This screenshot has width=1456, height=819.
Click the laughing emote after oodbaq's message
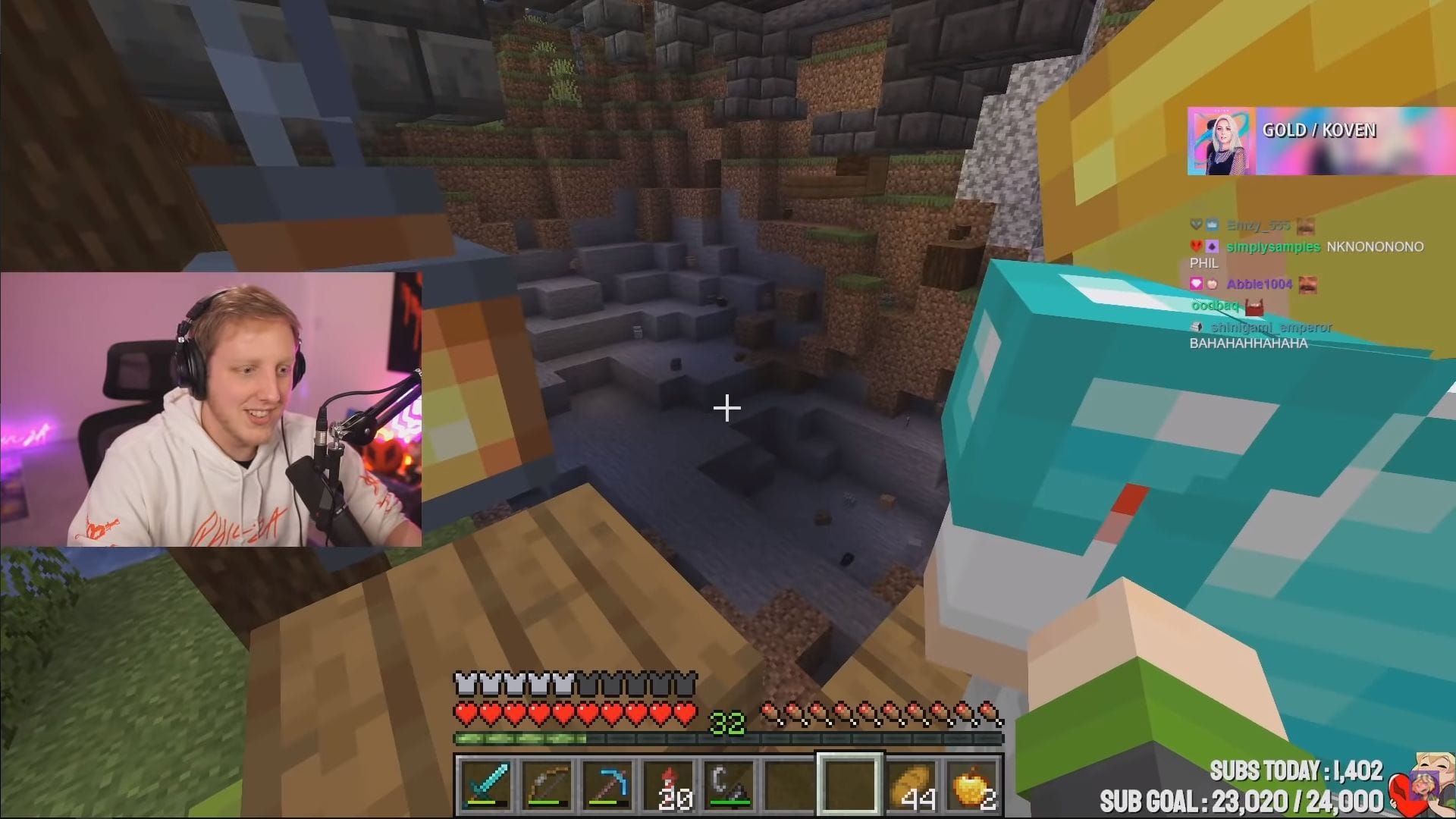[1254, 309]
